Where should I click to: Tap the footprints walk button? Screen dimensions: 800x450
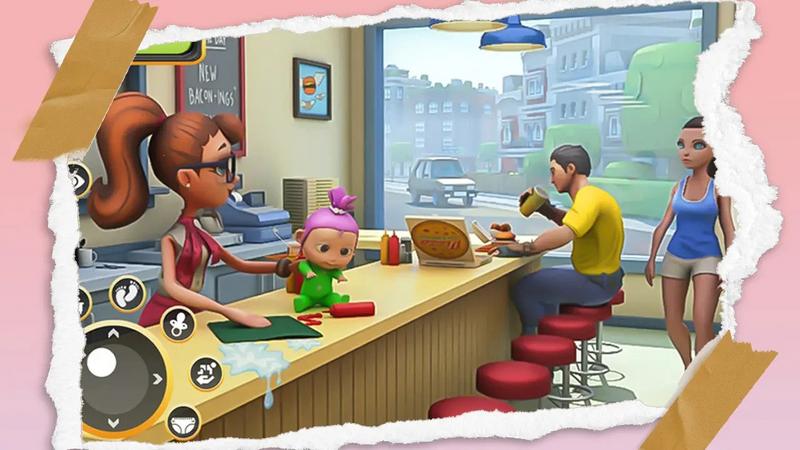pyautogui.click(x=127, y=293)
